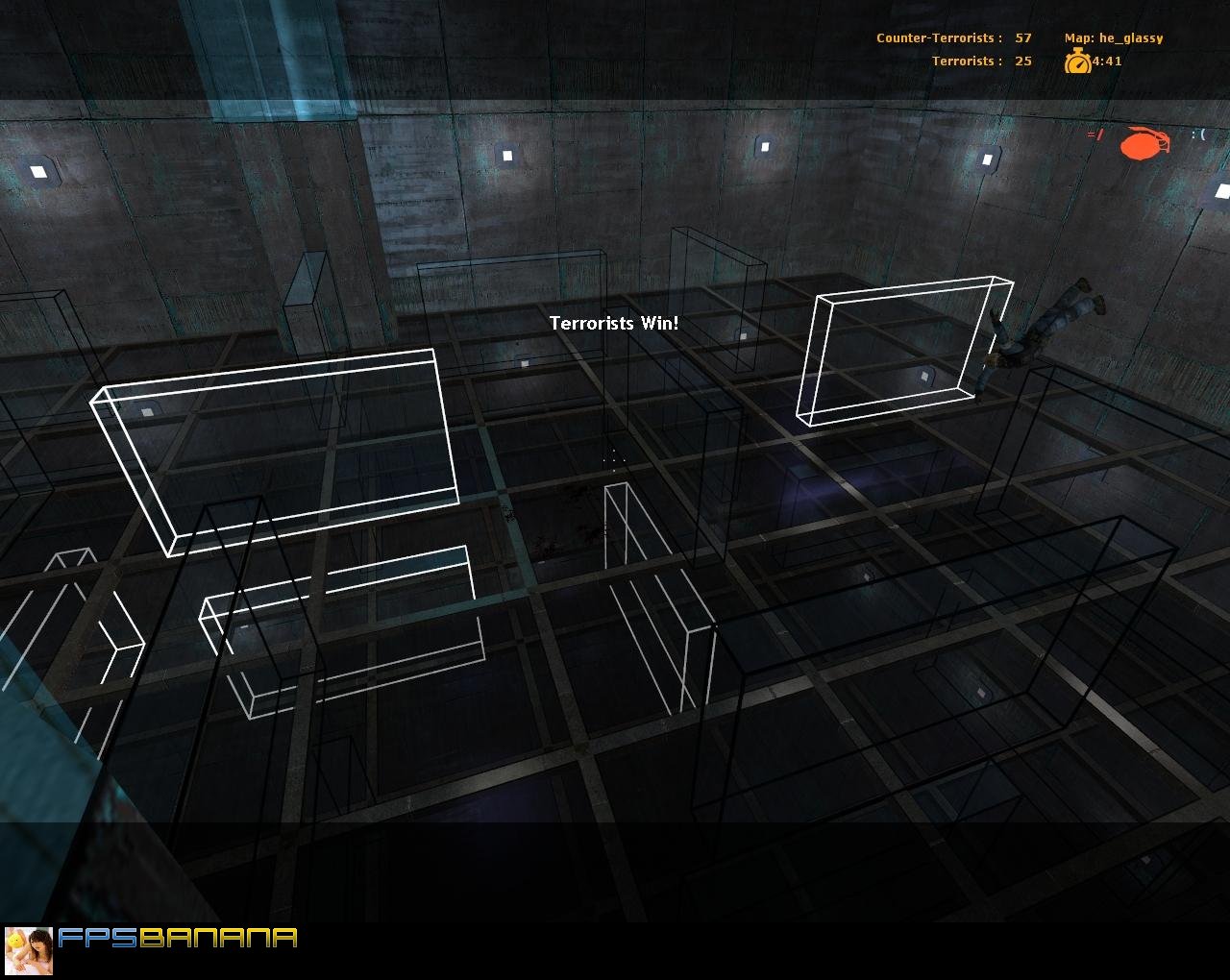1230x980 pixels.
Task: Select the stopwatch timer icon
Action: (1078, 61)
